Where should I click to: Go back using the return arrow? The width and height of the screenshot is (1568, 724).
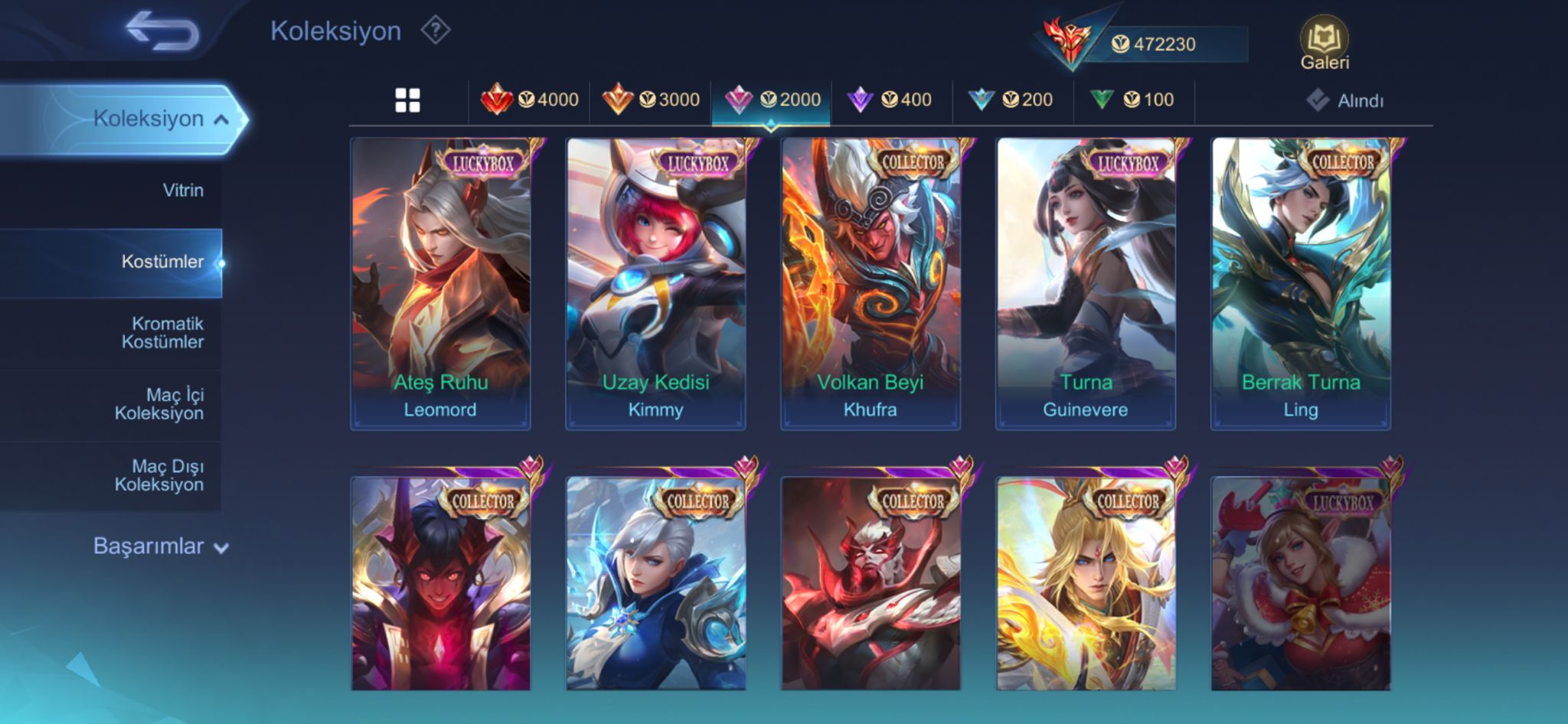click(x=162, y=31)
